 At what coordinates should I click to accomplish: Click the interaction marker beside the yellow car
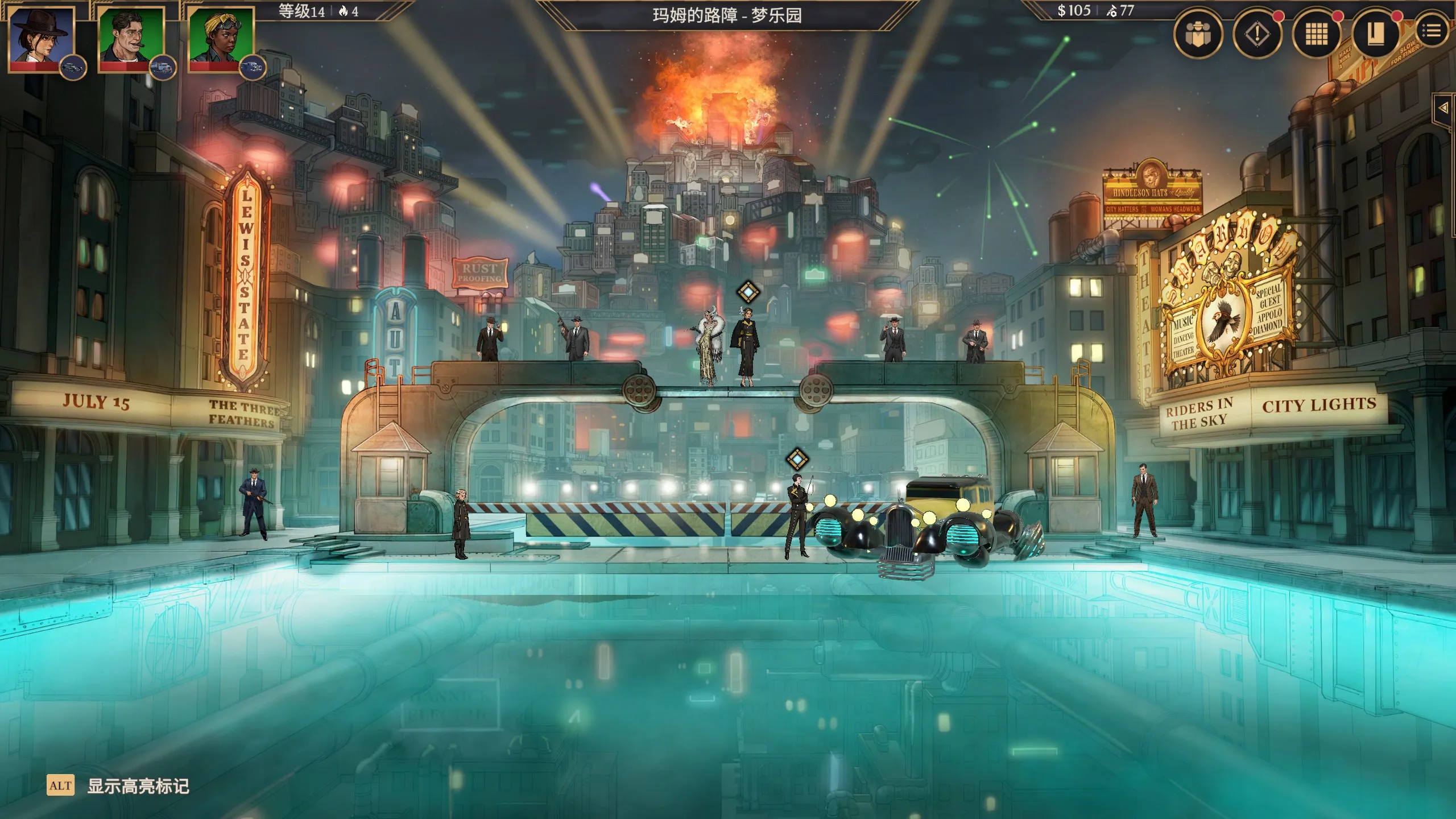(797, 459)
